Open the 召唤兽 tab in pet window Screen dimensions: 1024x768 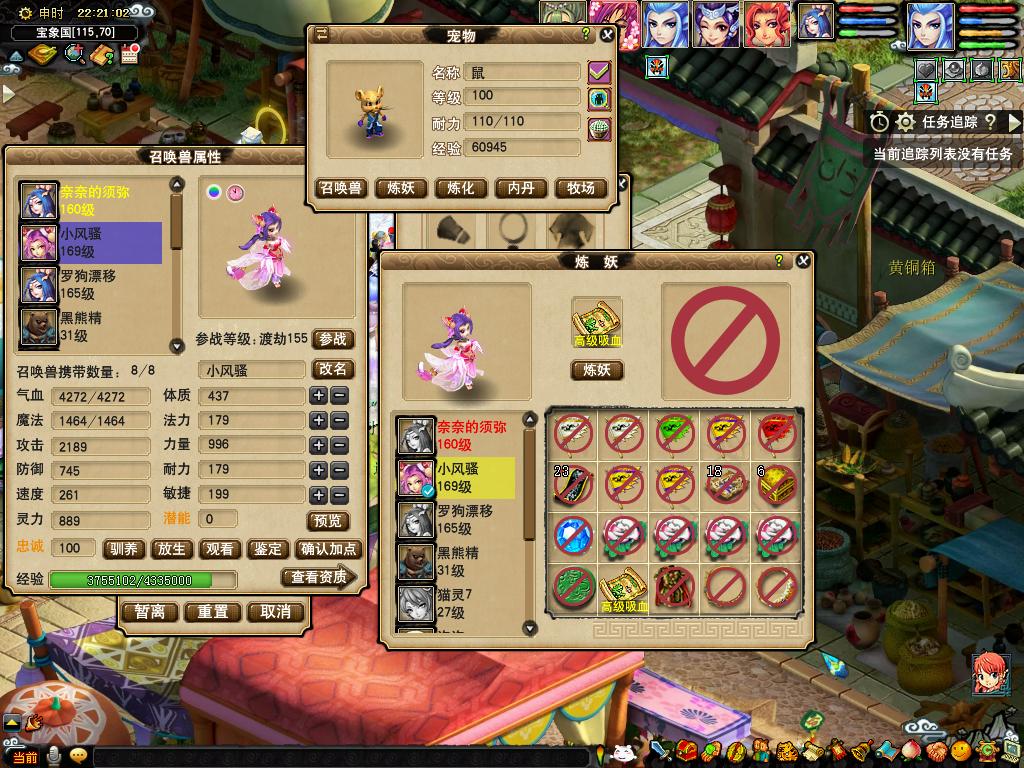tap(341, 188)
